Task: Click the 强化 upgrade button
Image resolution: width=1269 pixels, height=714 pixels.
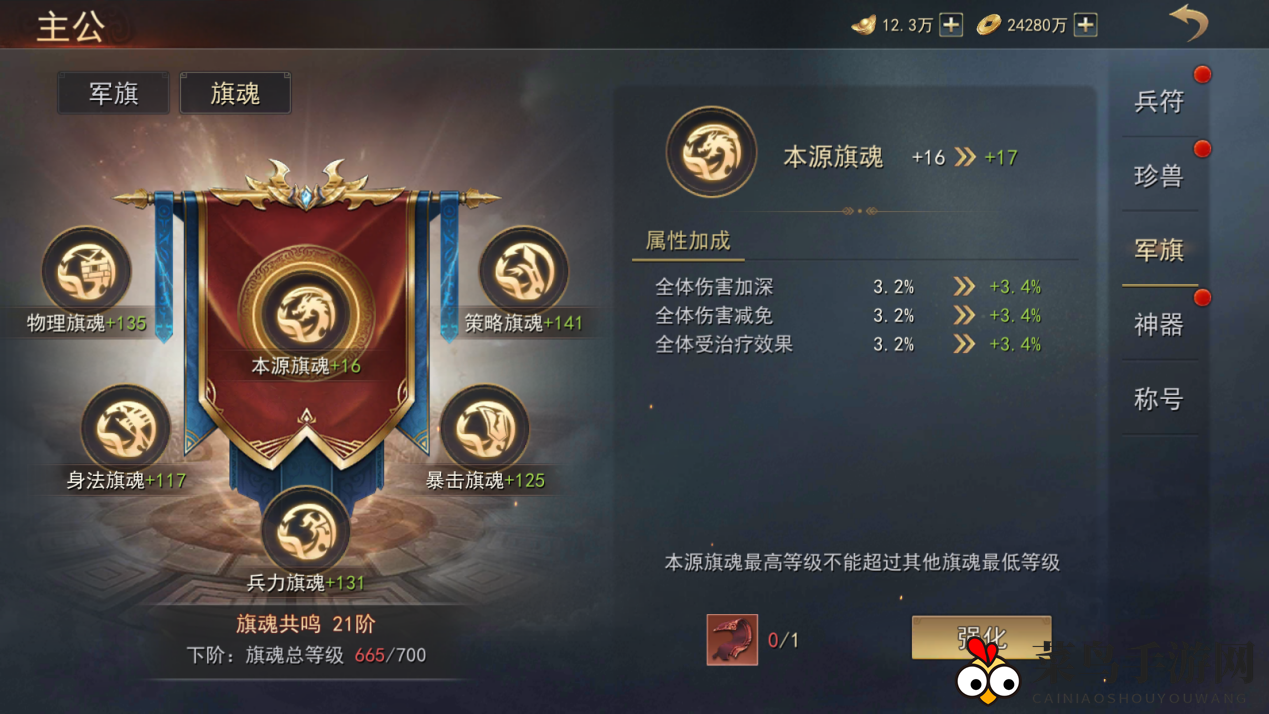Action: click(980, 637)
